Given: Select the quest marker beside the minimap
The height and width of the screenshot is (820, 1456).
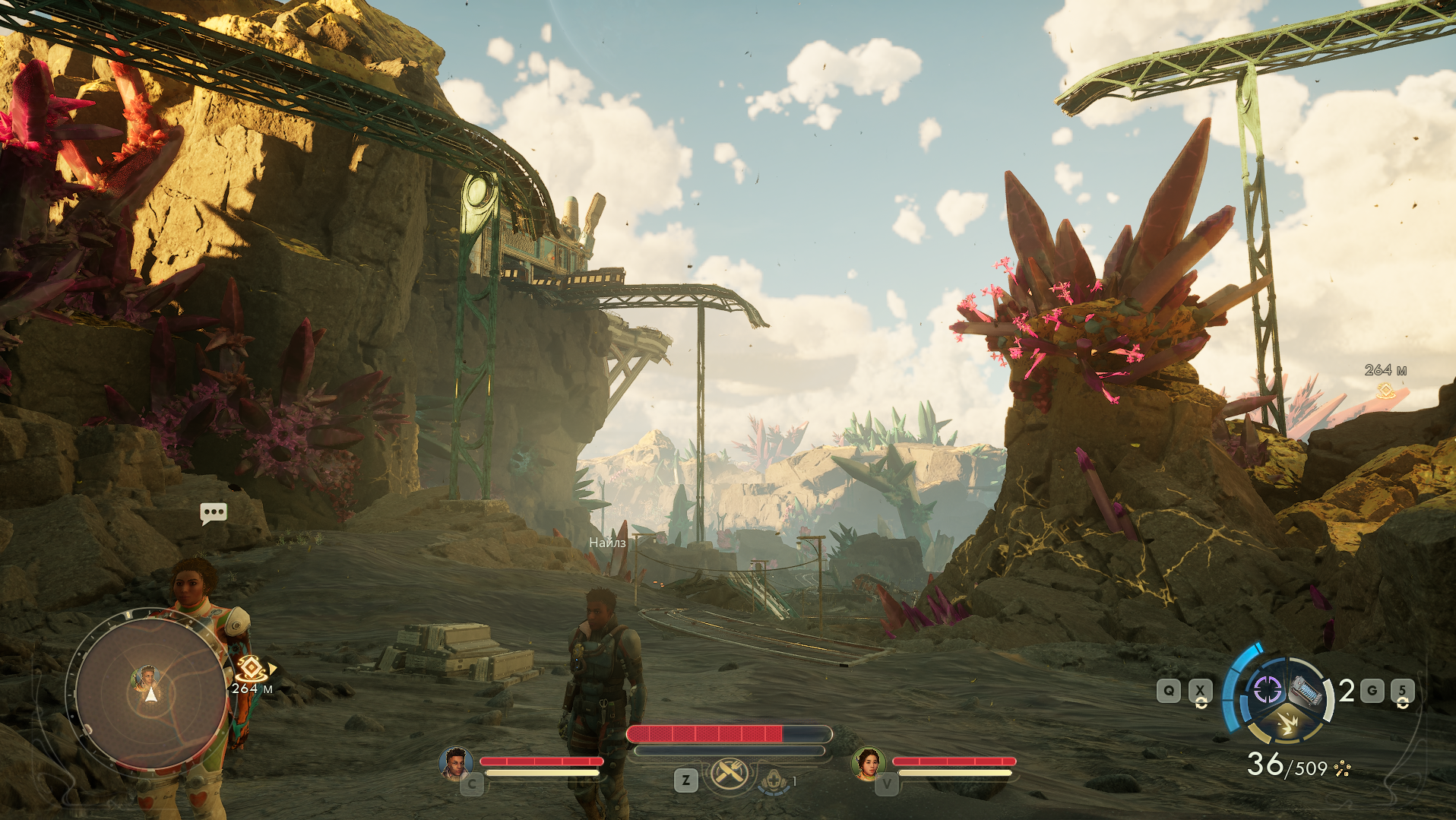Looking at the screenshot, I should pos(251,670).
